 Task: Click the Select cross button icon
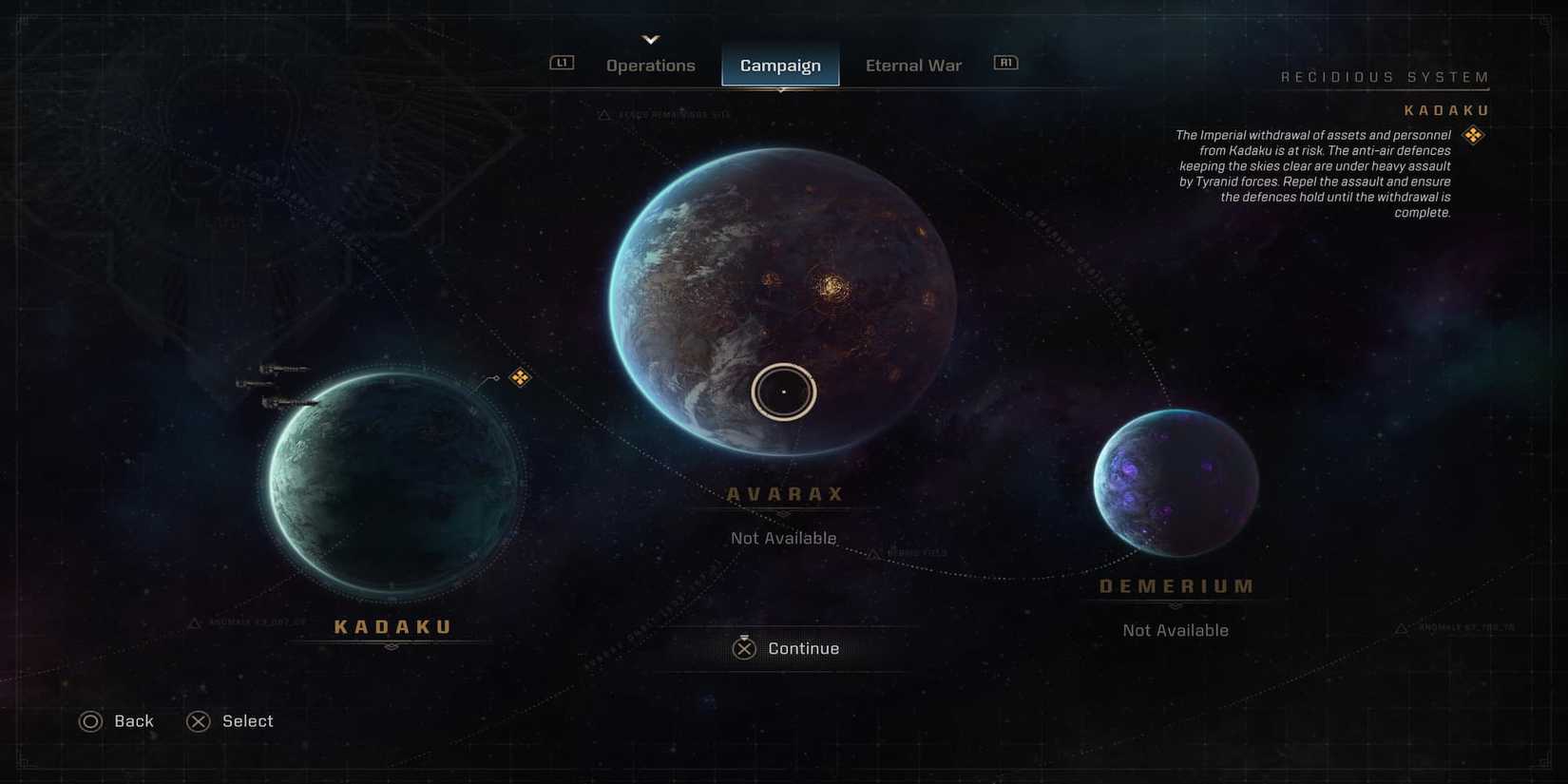(198, 721)
